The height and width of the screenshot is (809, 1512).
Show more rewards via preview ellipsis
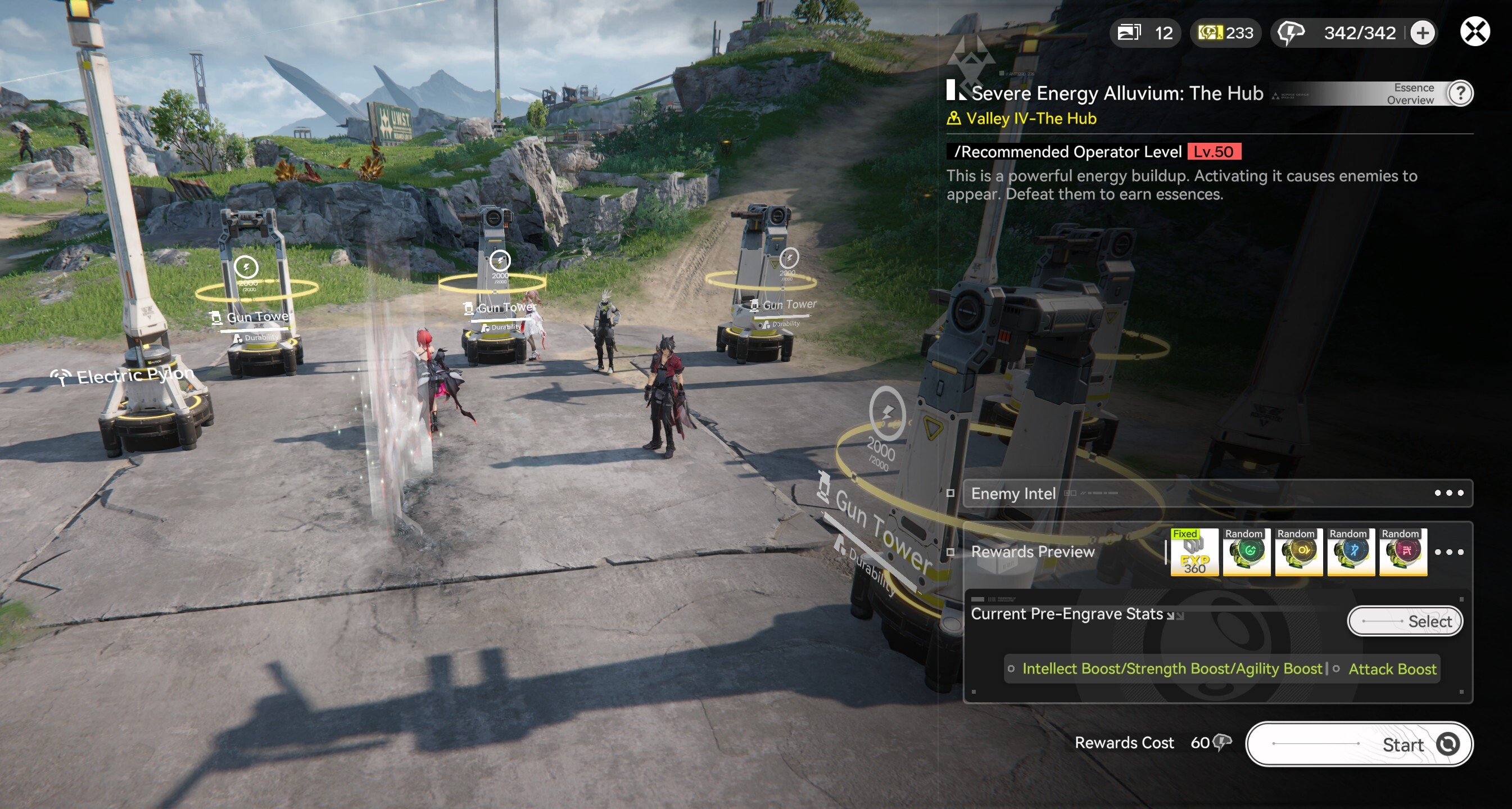[x=1448, y=552]
